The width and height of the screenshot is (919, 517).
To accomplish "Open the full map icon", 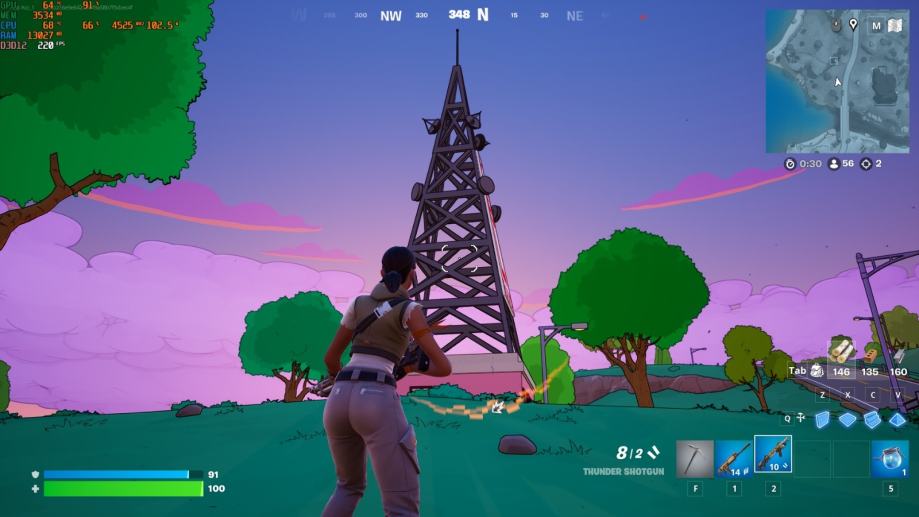I will click(x=895, y=25).
